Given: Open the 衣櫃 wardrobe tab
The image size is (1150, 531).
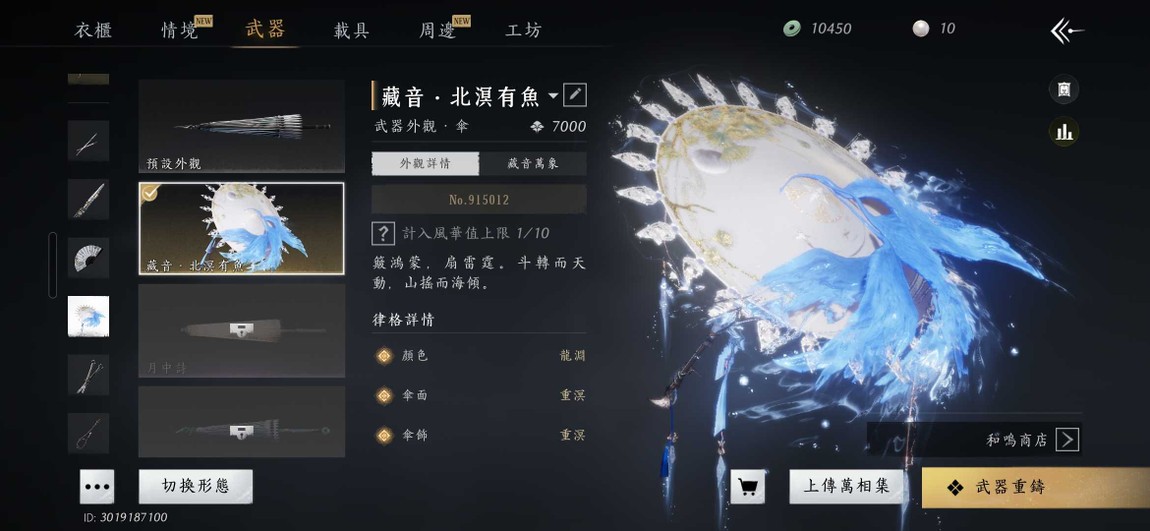Looking at the screenshot, I should (x=93, y=29).
